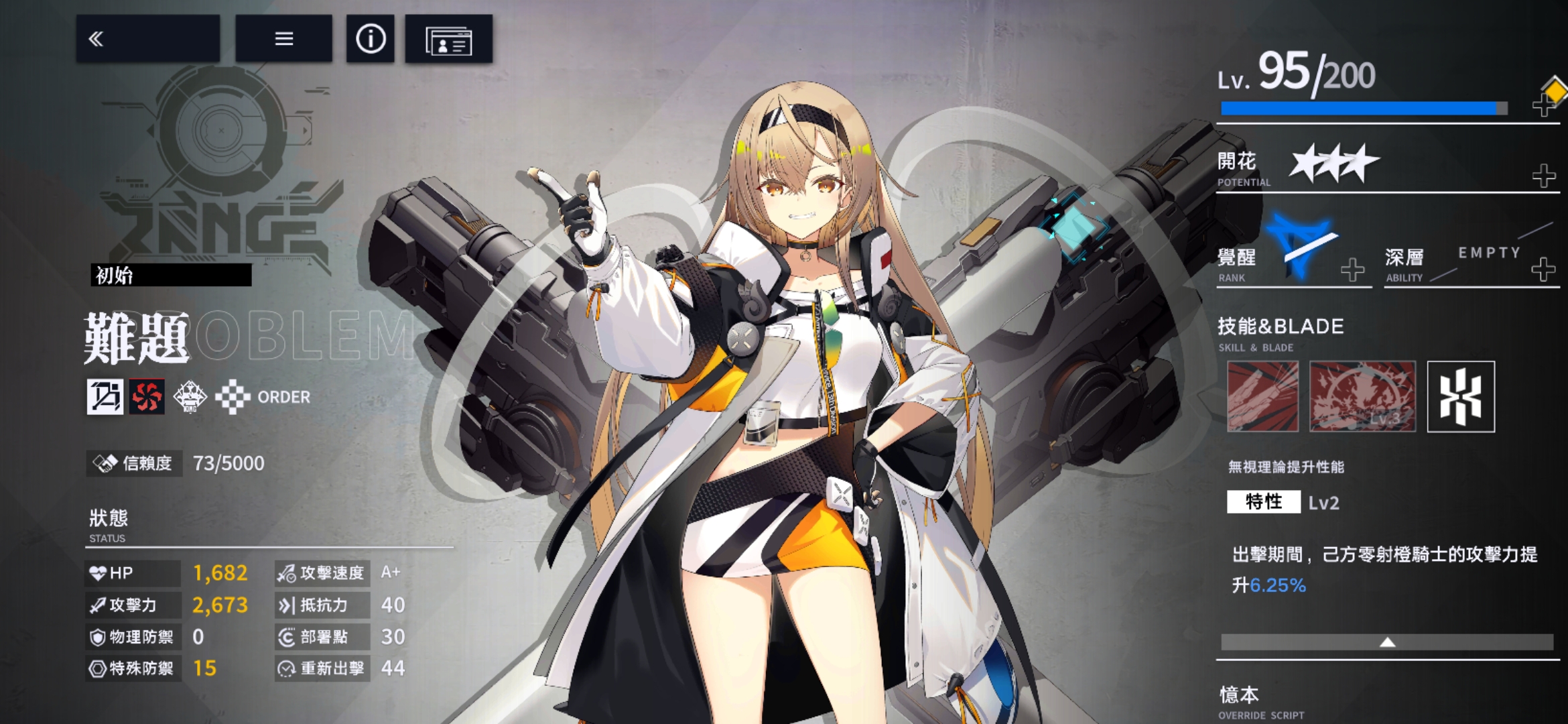Viewport: 1568px width, 724px height.
Task: Expand the panel with the up-arrow bar
Action: [1387, 642]
